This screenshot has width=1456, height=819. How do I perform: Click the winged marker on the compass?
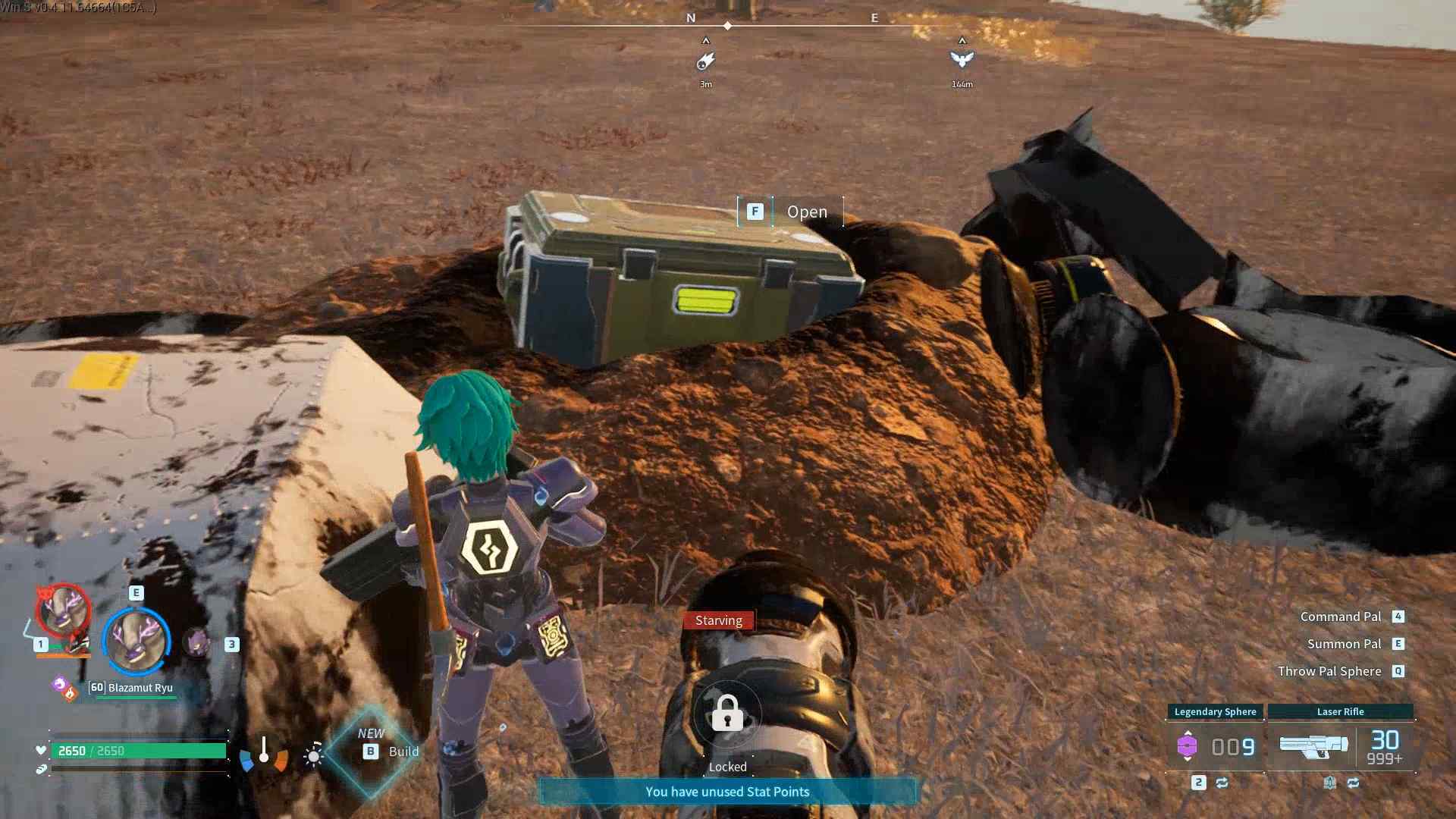(962, 59)
